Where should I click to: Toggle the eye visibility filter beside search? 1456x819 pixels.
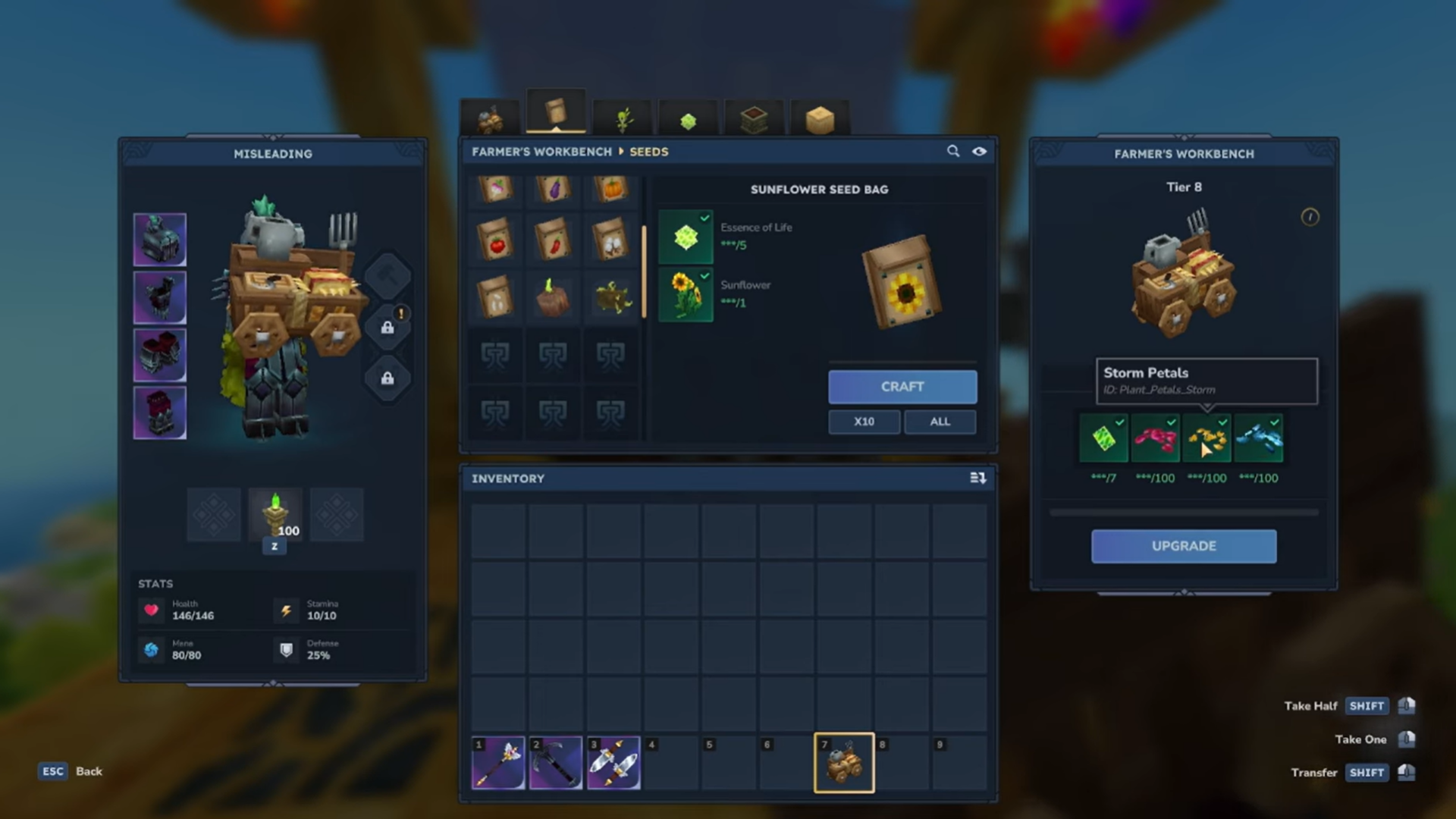980,152
